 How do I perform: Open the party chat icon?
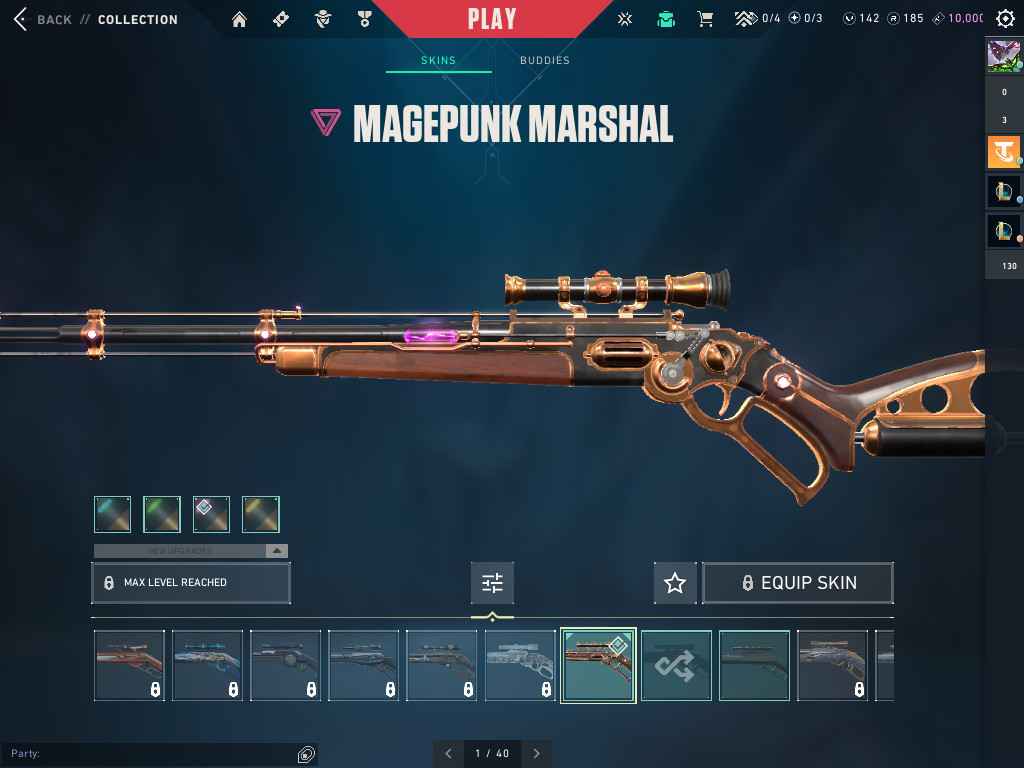306,754
